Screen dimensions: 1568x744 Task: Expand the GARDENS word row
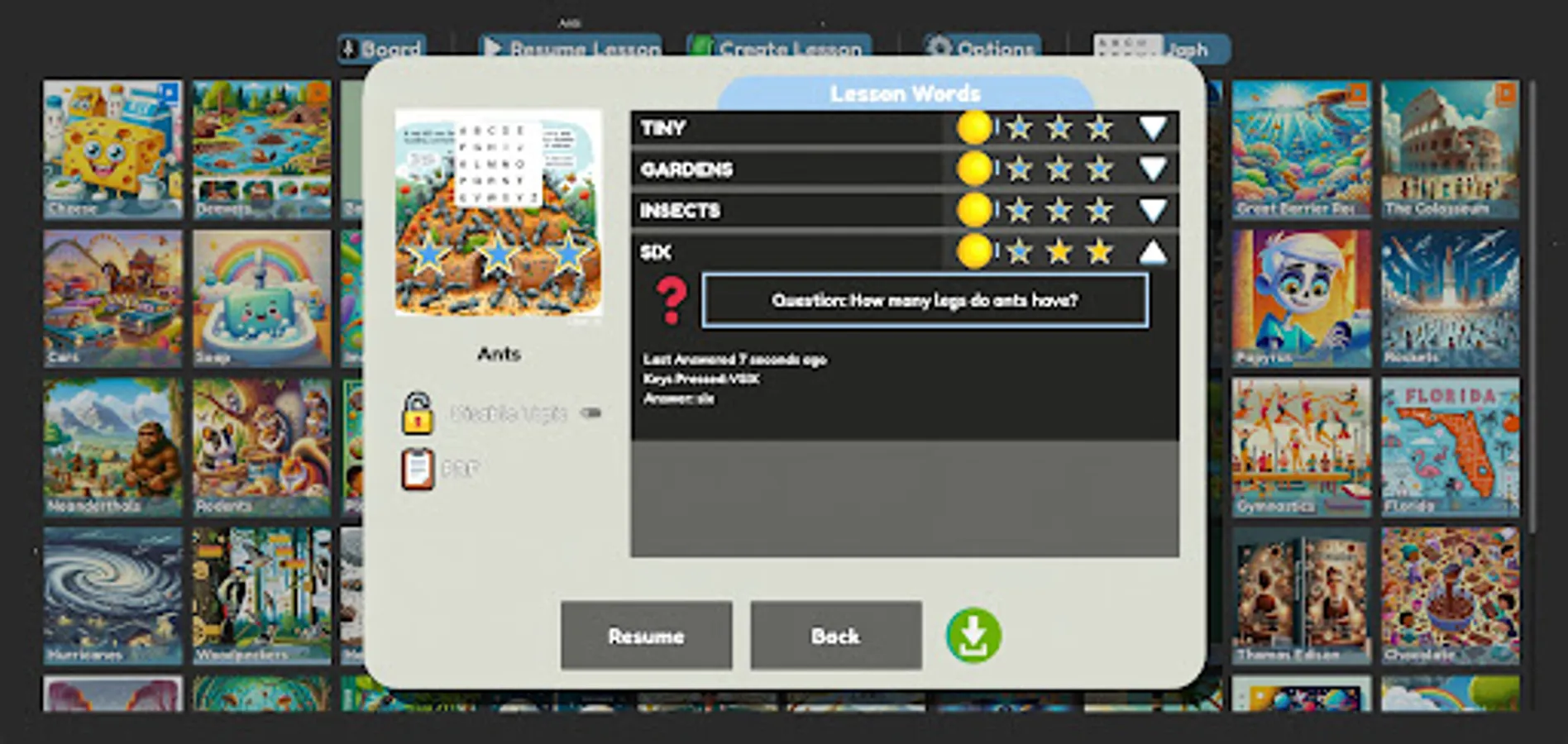coord(1153,169)
